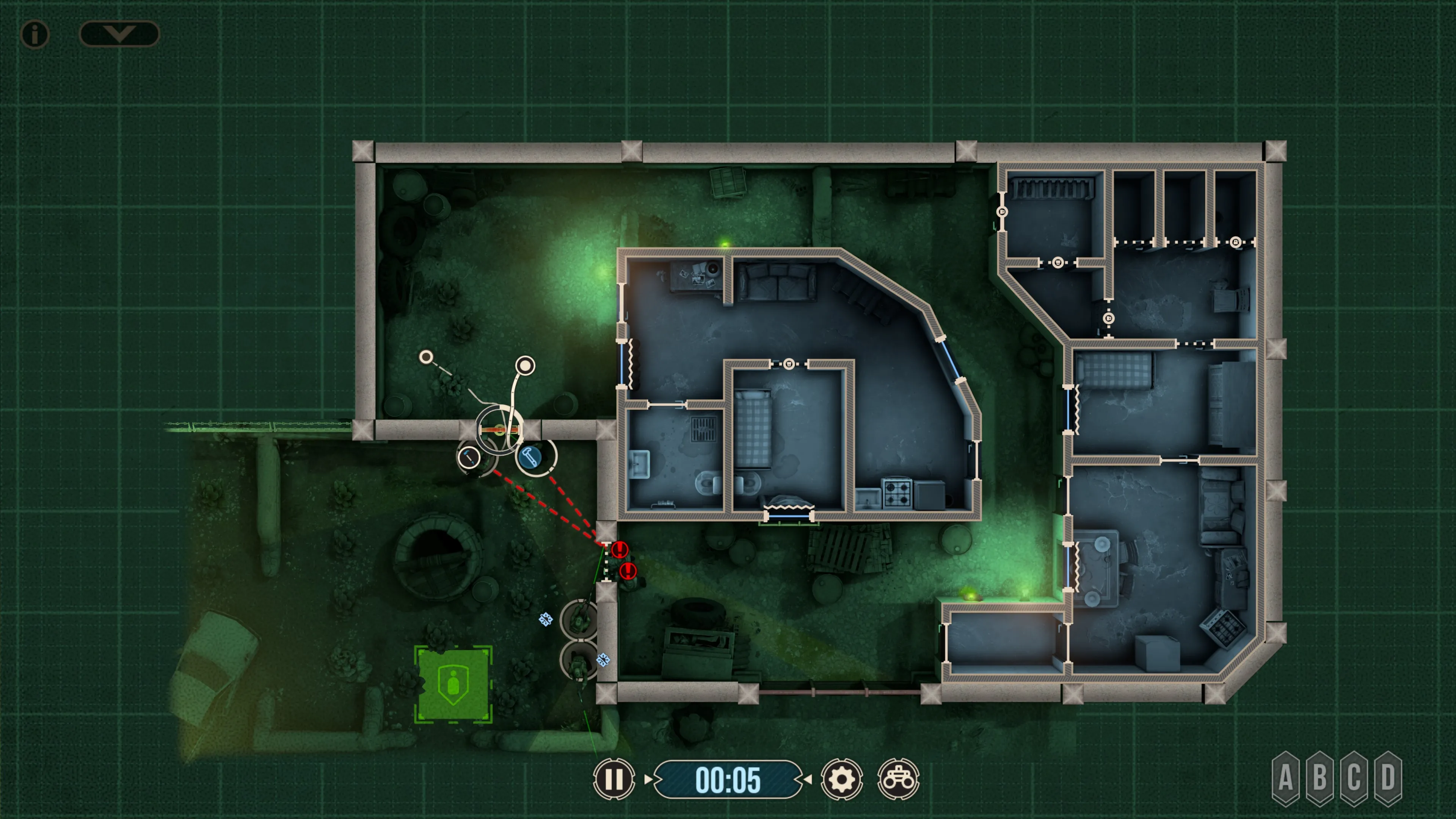The image size is (1456, 819).
Task: Click the arrow right of the timer
Action: tap(808, 779)
